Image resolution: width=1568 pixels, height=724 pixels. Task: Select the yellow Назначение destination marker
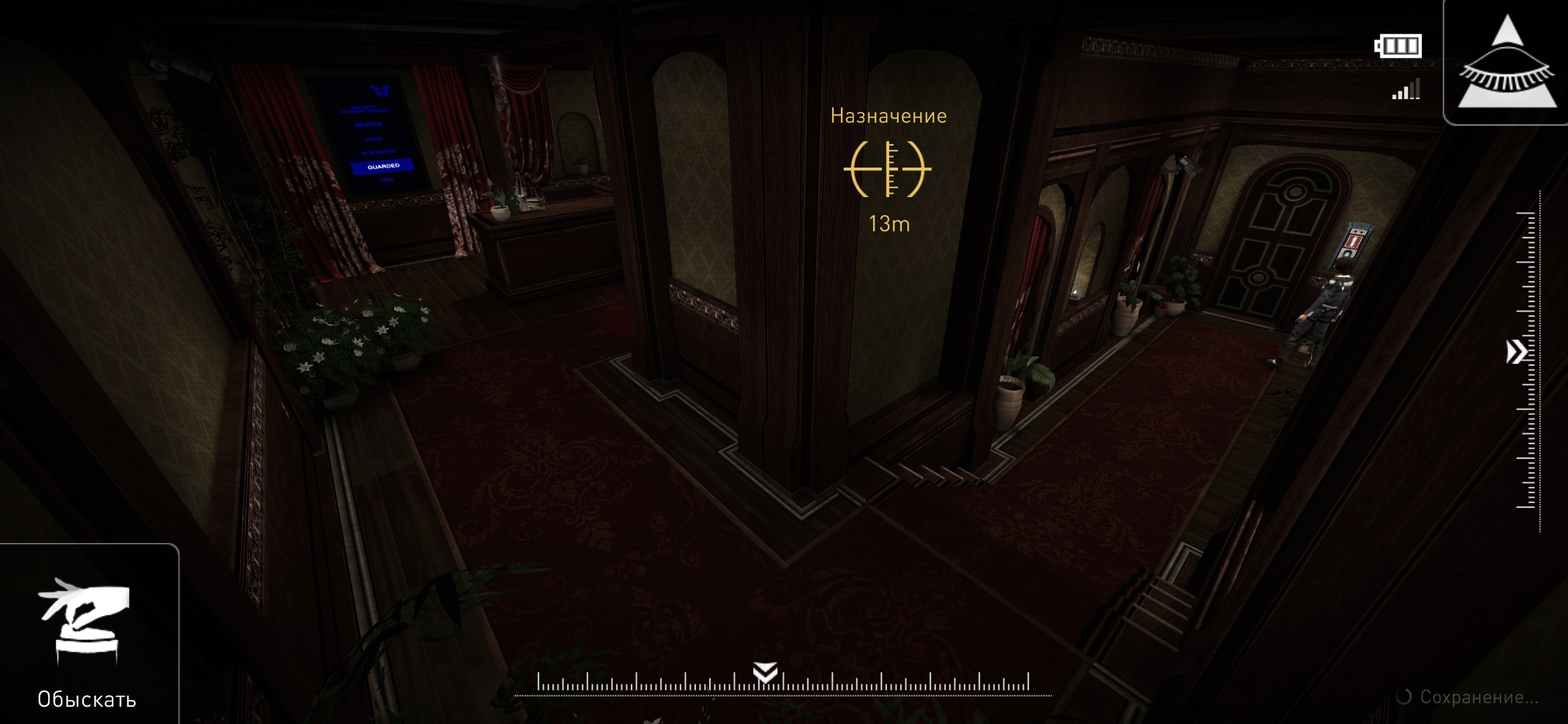887,170
